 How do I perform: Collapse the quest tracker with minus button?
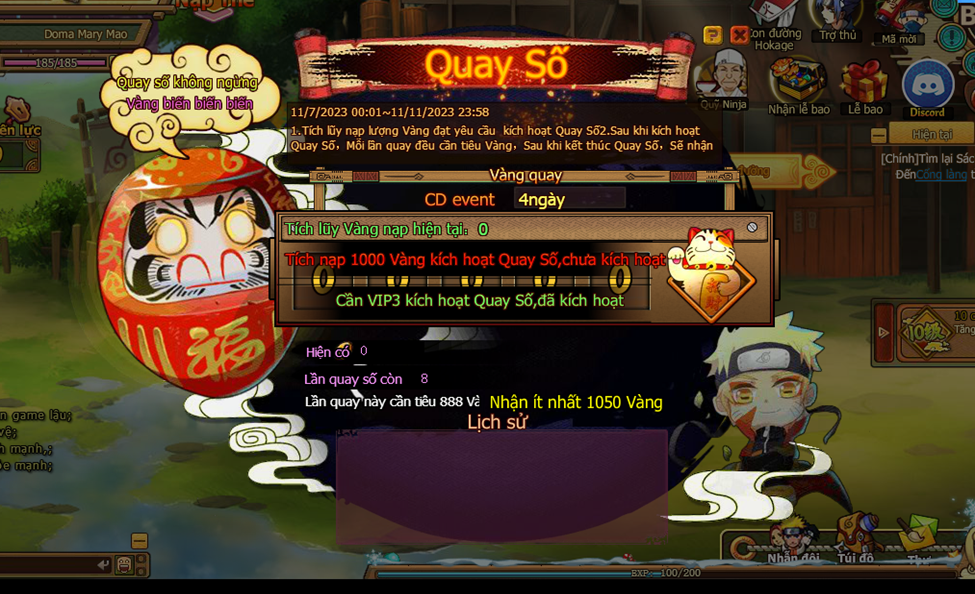point(878,135)
